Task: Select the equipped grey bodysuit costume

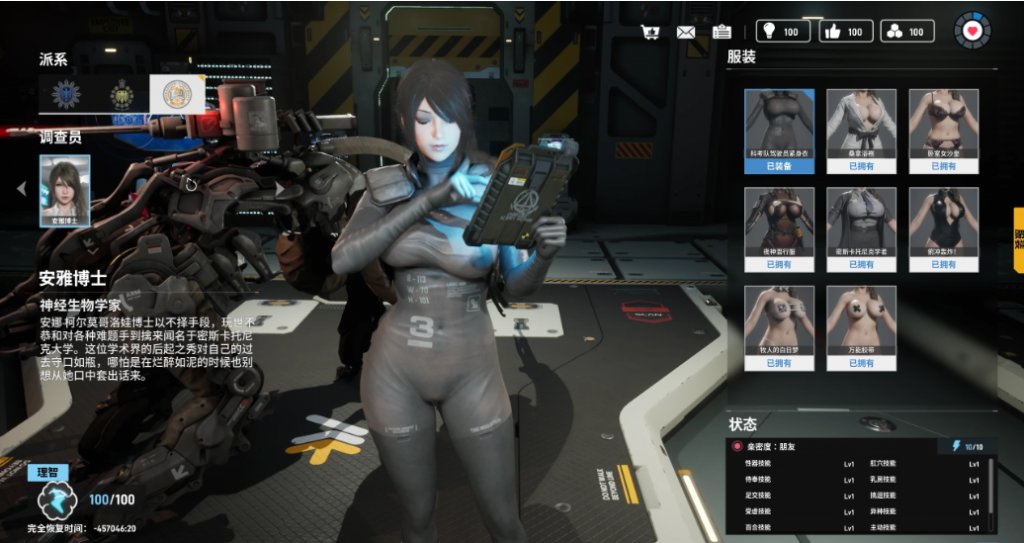Action: 779,130
